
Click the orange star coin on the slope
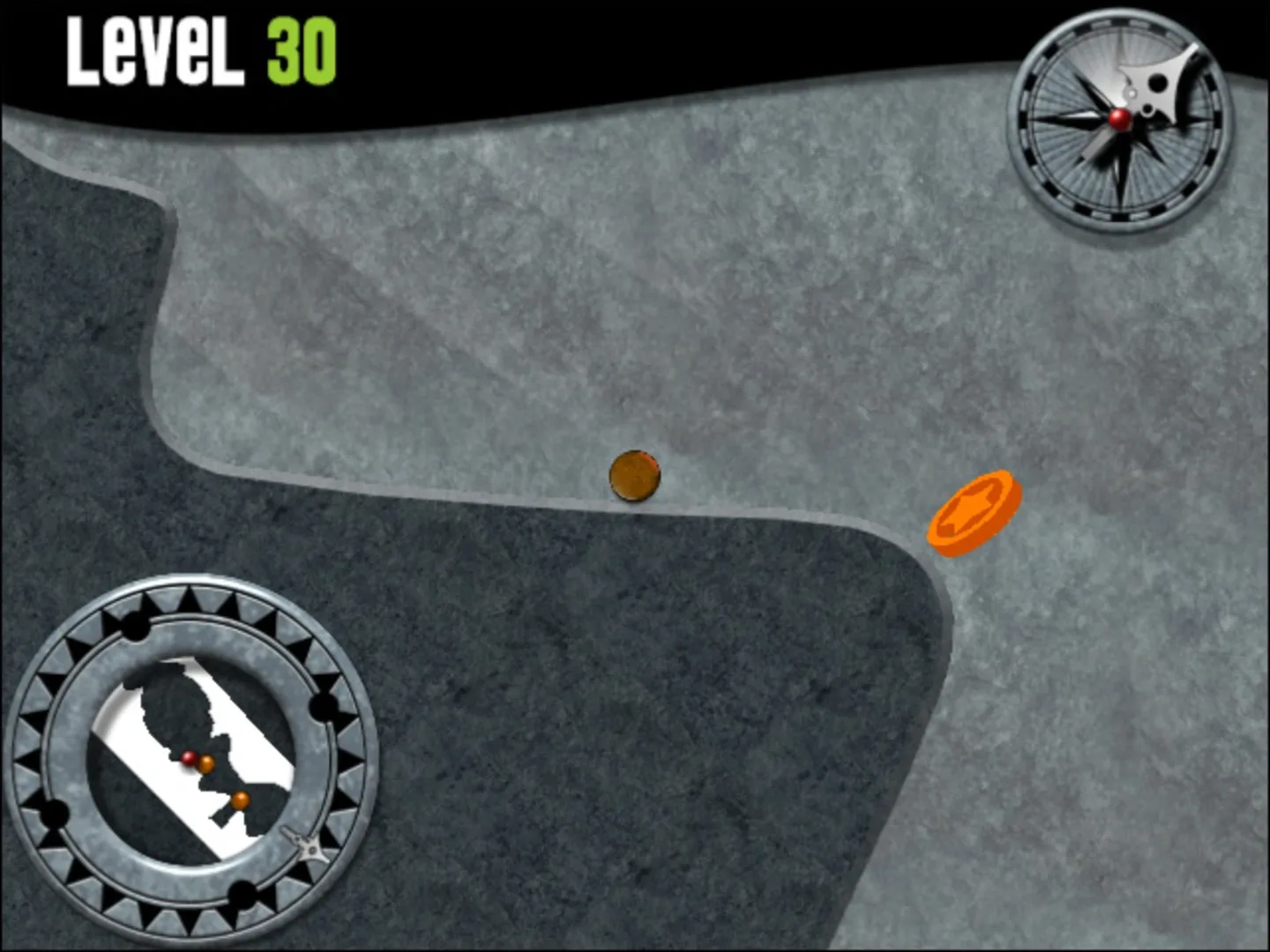point(973,511)
